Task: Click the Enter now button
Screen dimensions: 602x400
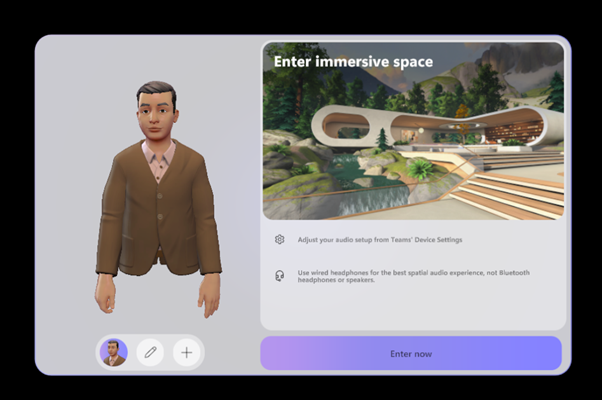Action: point(411,353)
